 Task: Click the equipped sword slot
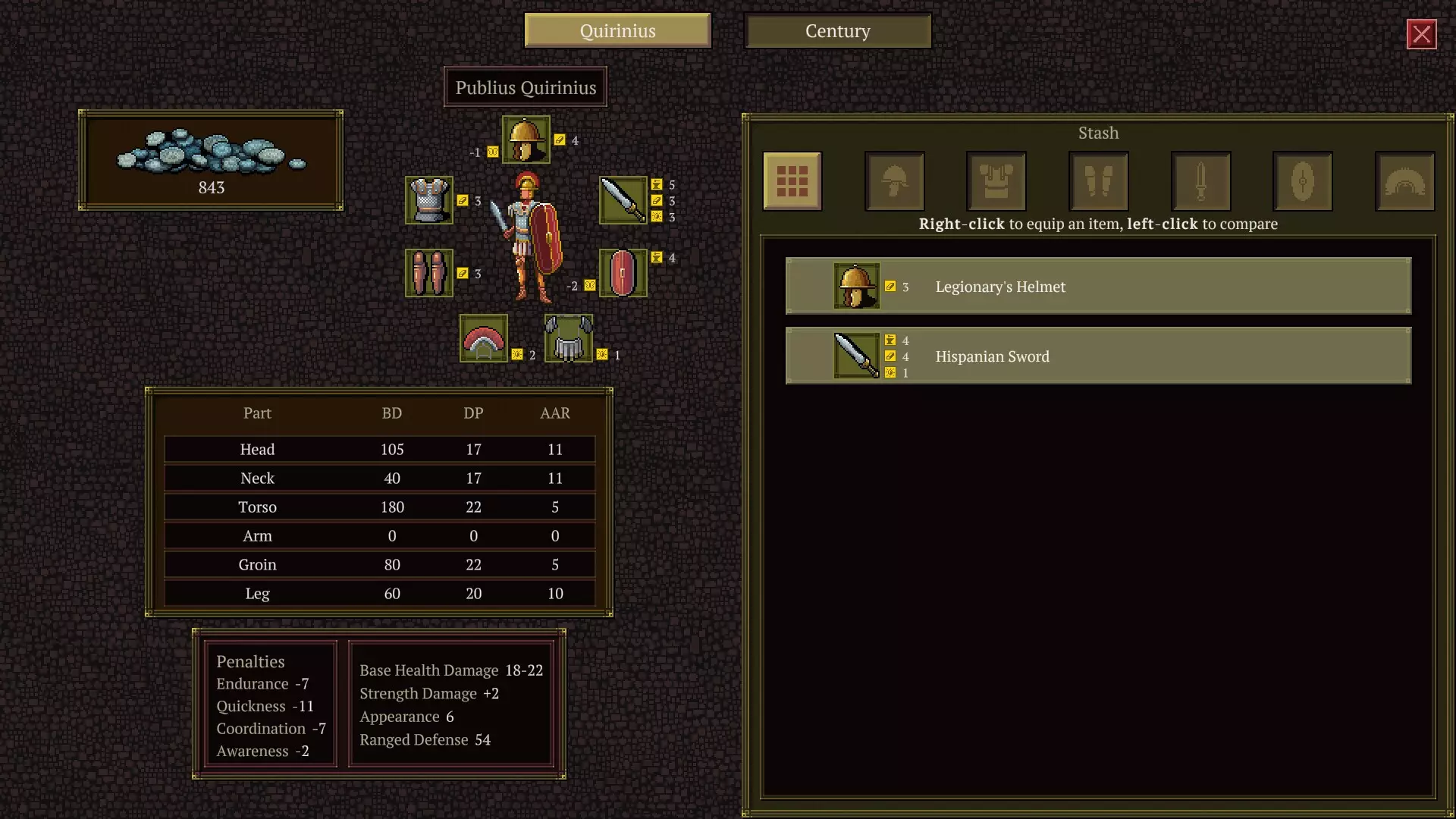point(623,200)
